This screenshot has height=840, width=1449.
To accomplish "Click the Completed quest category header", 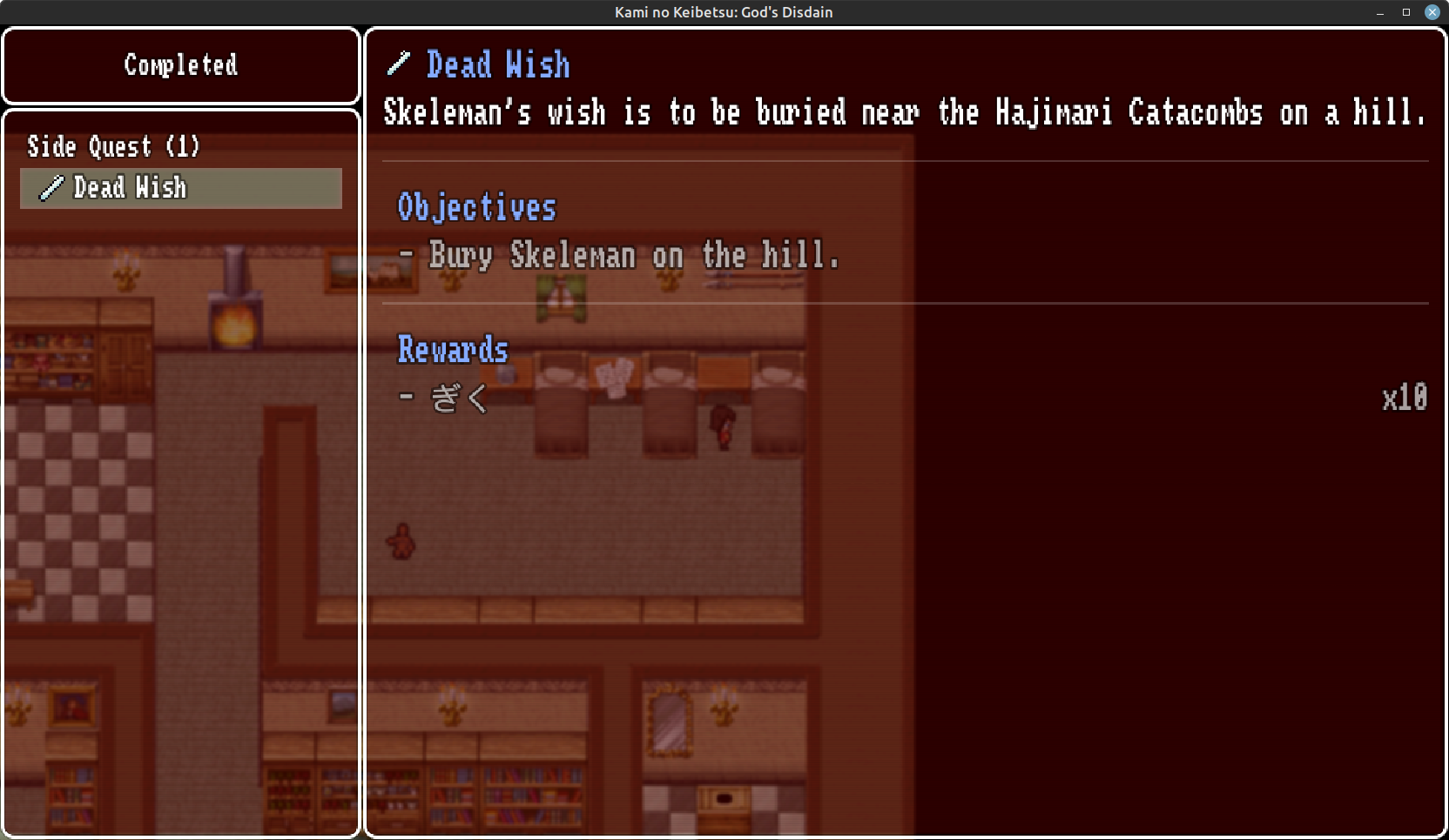I will pos(181,65).
